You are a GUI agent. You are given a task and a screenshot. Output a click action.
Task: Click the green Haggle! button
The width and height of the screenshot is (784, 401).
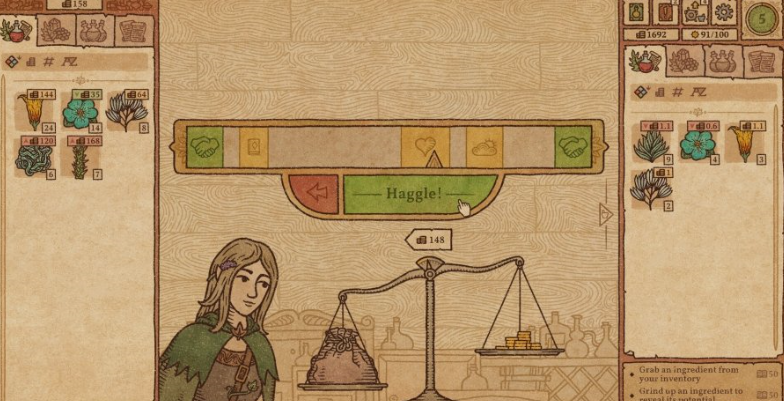pos(420,191)
